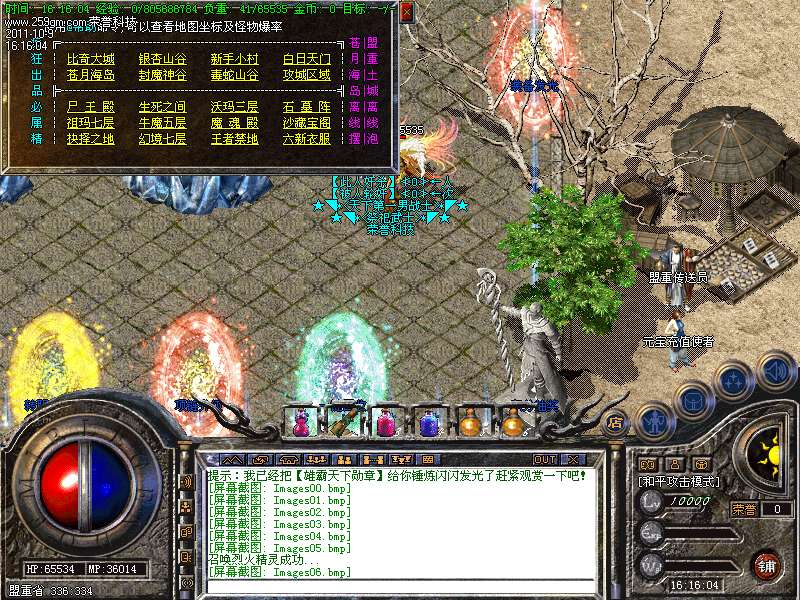
Task: Select the 沙藏宝阁 link
Action: tap(306, 123)
